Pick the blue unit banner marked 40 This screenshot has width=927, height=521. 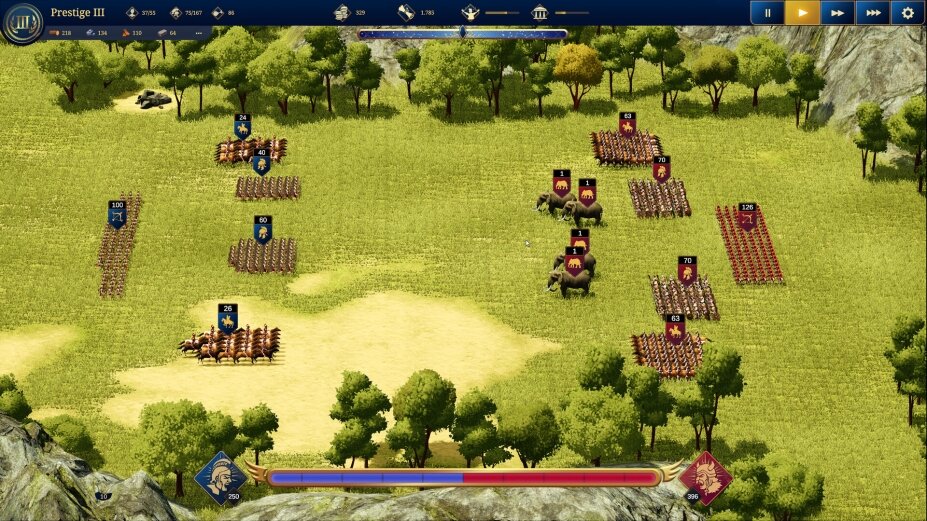coord(261,161)
